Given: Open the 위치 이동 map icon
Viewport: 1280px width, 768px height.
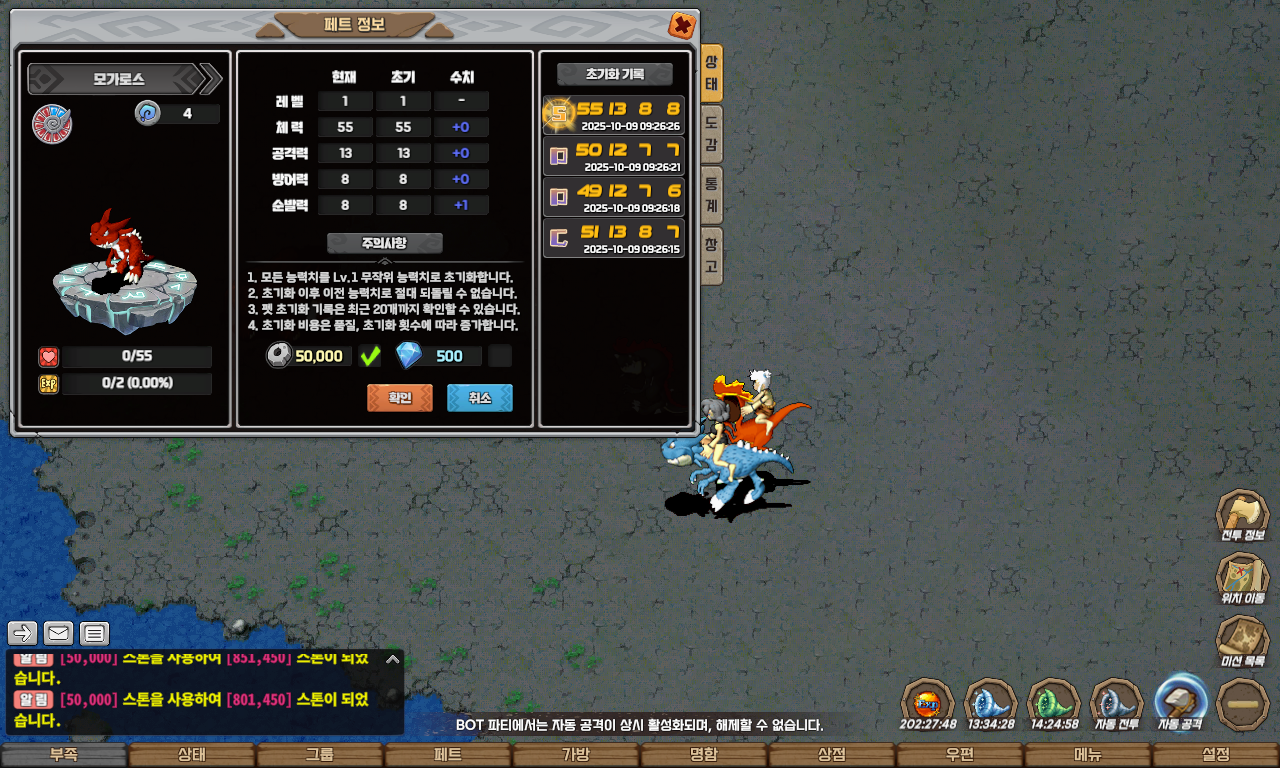Looking at the screenshot, I should (1242, 579).
